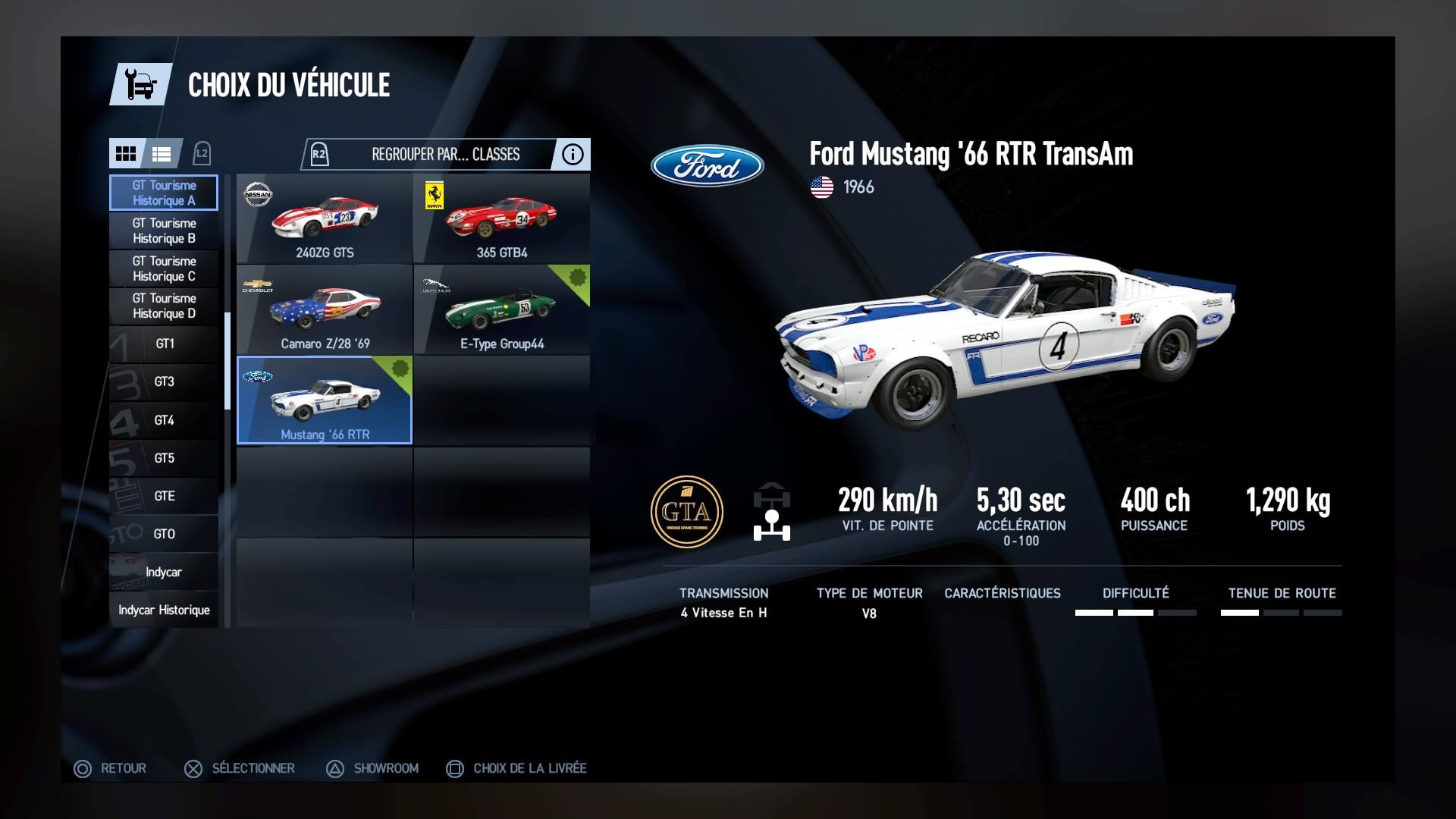Open the GT Tourisme Historique D class
The width and height of the screenshot is (1456, 819).
pos(164,306)
